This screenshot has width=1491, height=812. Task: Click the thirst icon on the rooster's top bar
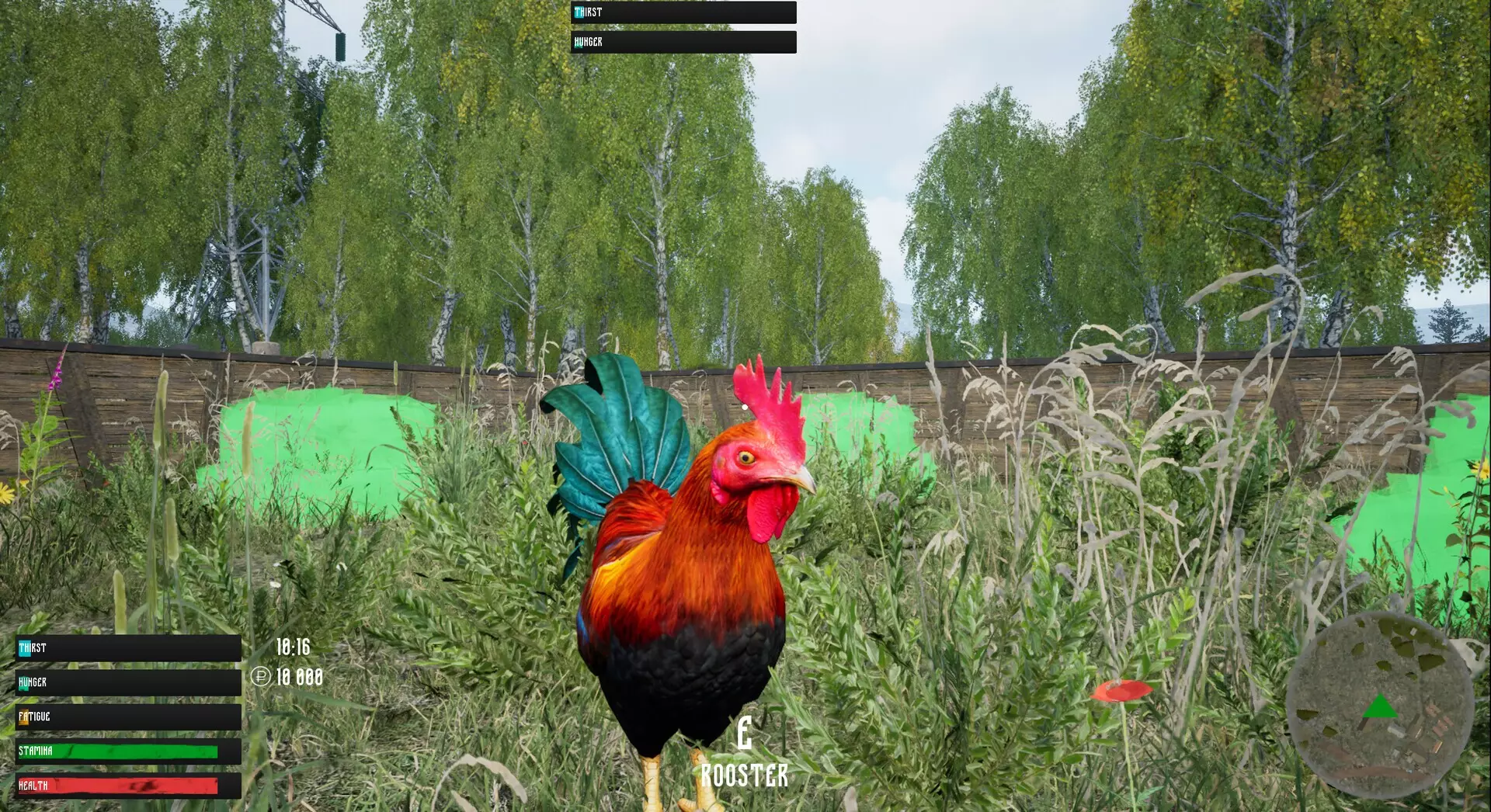tap(579, 12)
